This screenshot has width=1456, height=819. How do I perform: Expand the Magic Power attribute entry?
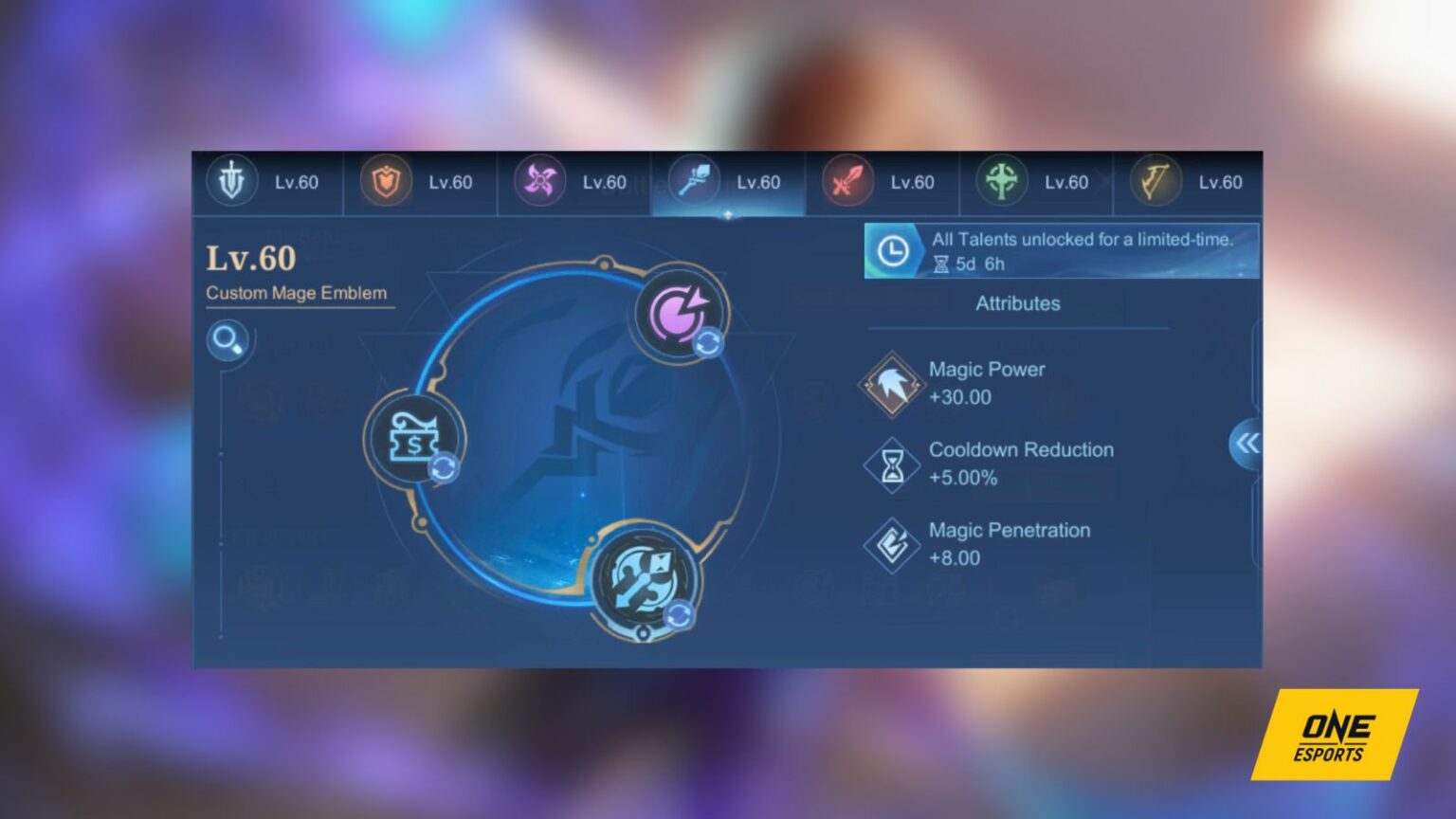[x=986, y=383]
